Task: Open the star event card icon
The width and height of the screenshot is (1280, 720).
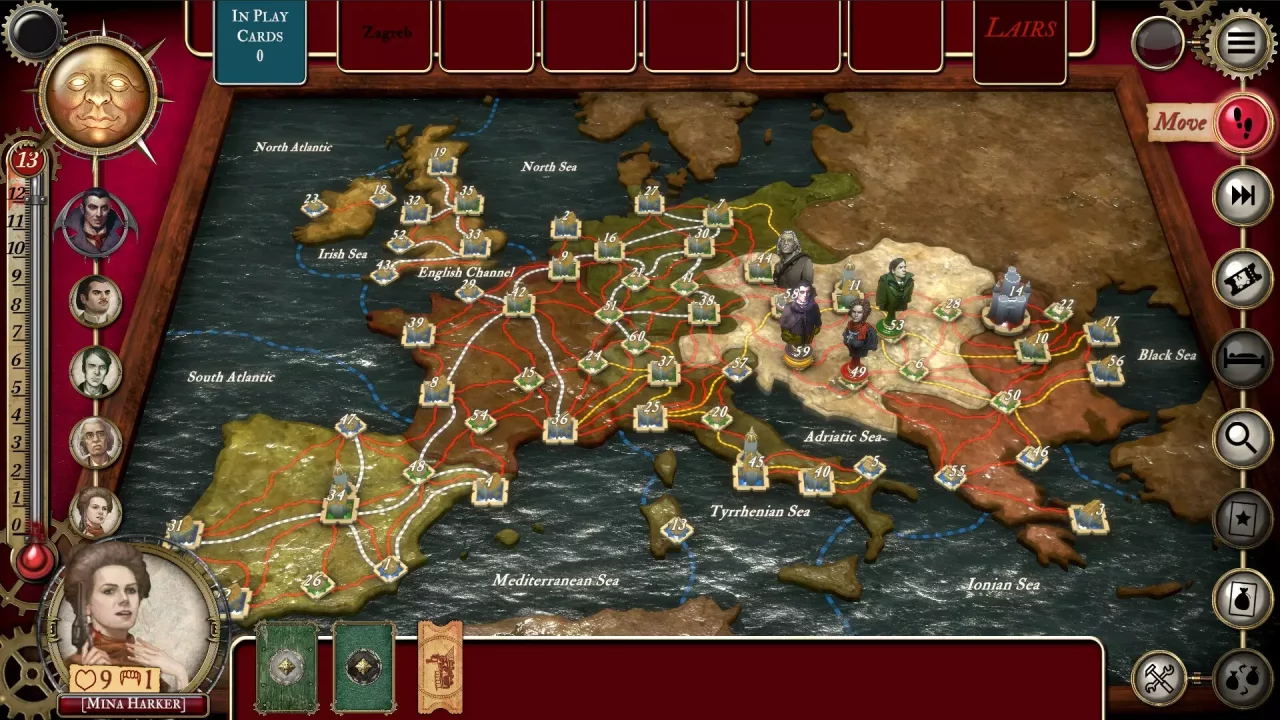Action: tap(1243, 517)
